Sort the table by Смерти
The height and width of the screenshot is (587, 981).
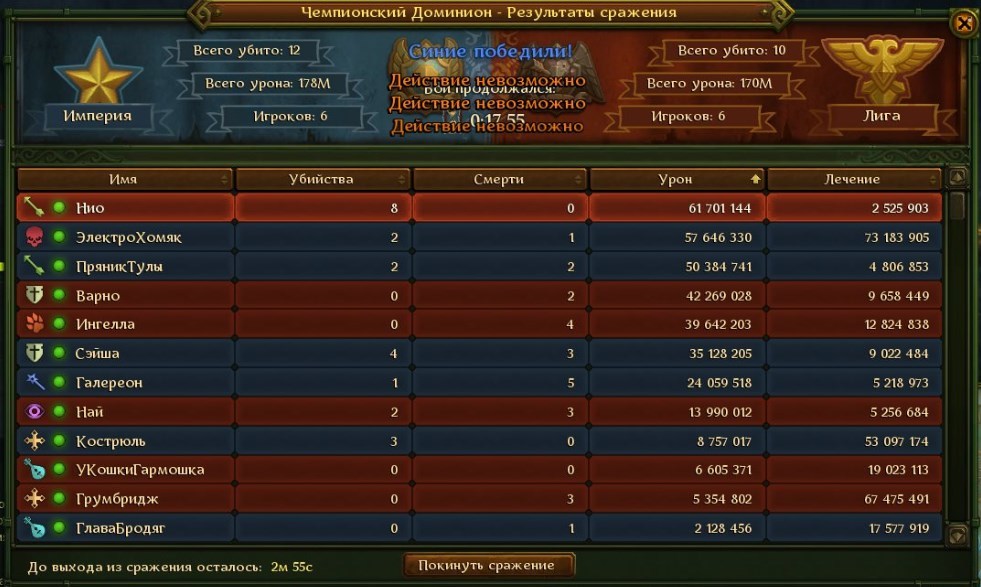[499, 179]
